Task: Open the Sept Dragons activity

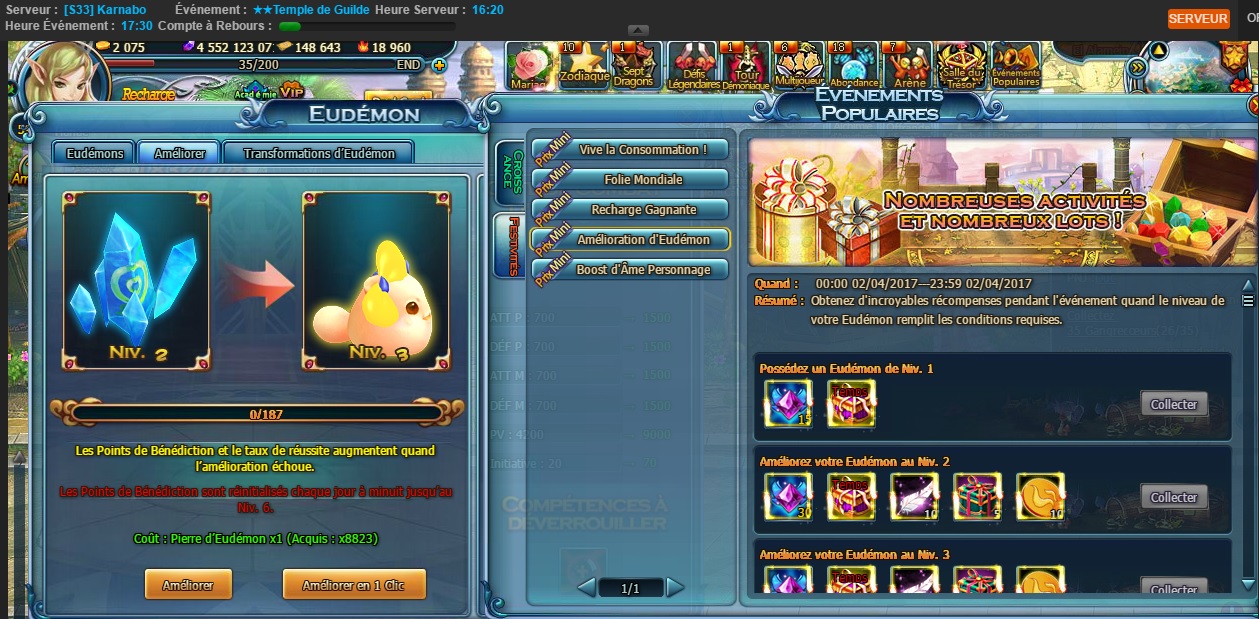Action: click(x=634, y=65)
